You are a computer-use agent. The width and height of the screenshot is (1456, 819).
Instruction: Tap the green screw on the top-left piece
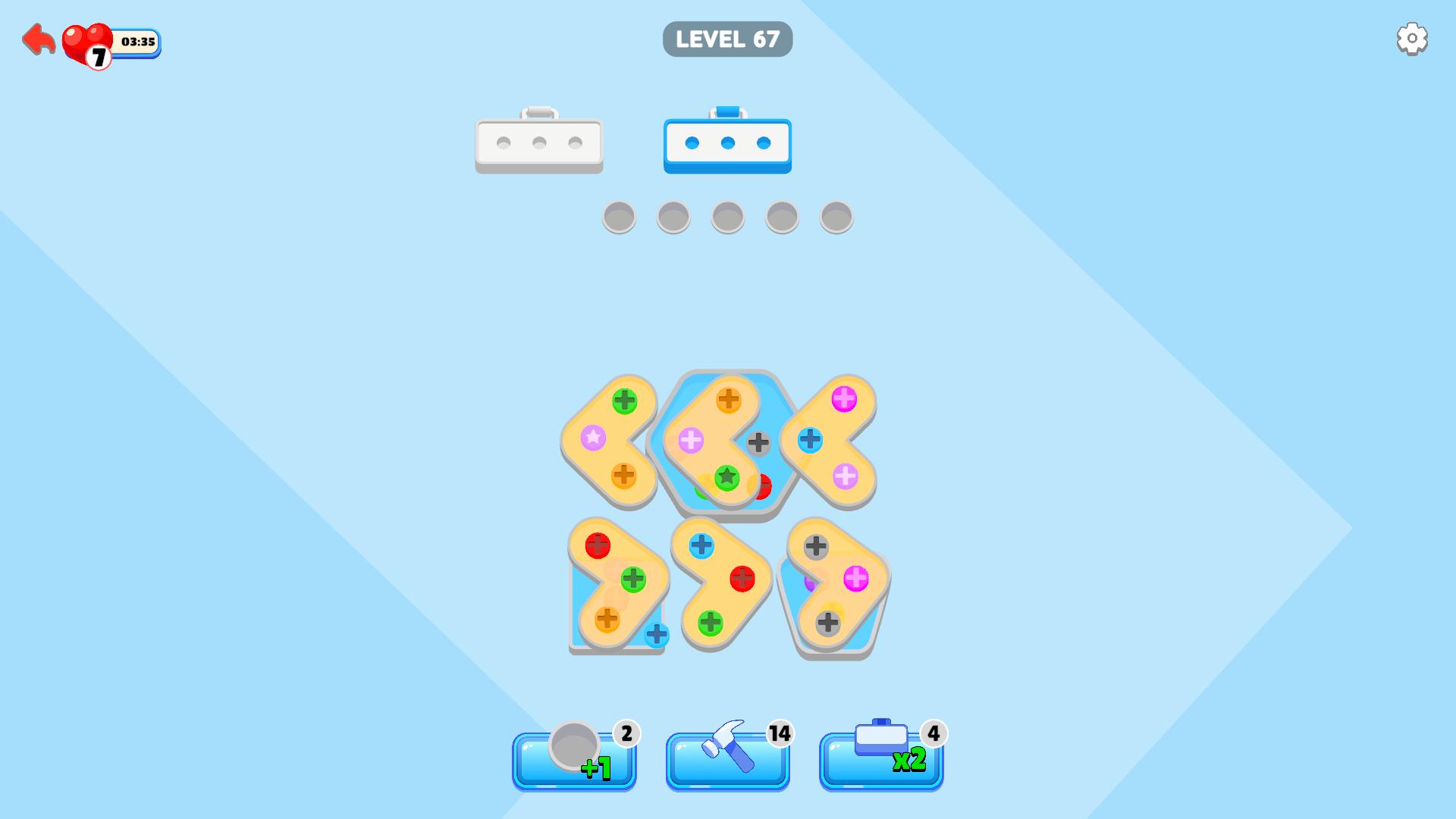(625, 400)
